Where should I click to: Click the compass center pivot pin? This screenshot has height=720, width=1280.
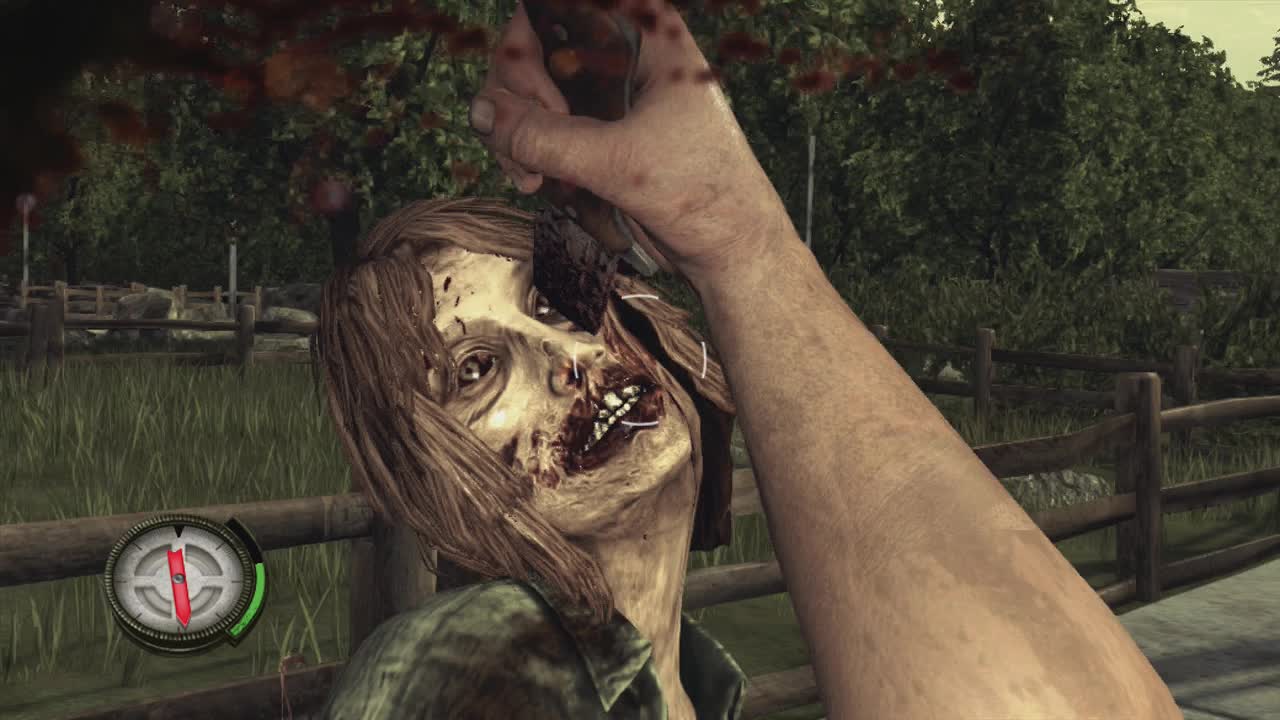pos(179,579)
